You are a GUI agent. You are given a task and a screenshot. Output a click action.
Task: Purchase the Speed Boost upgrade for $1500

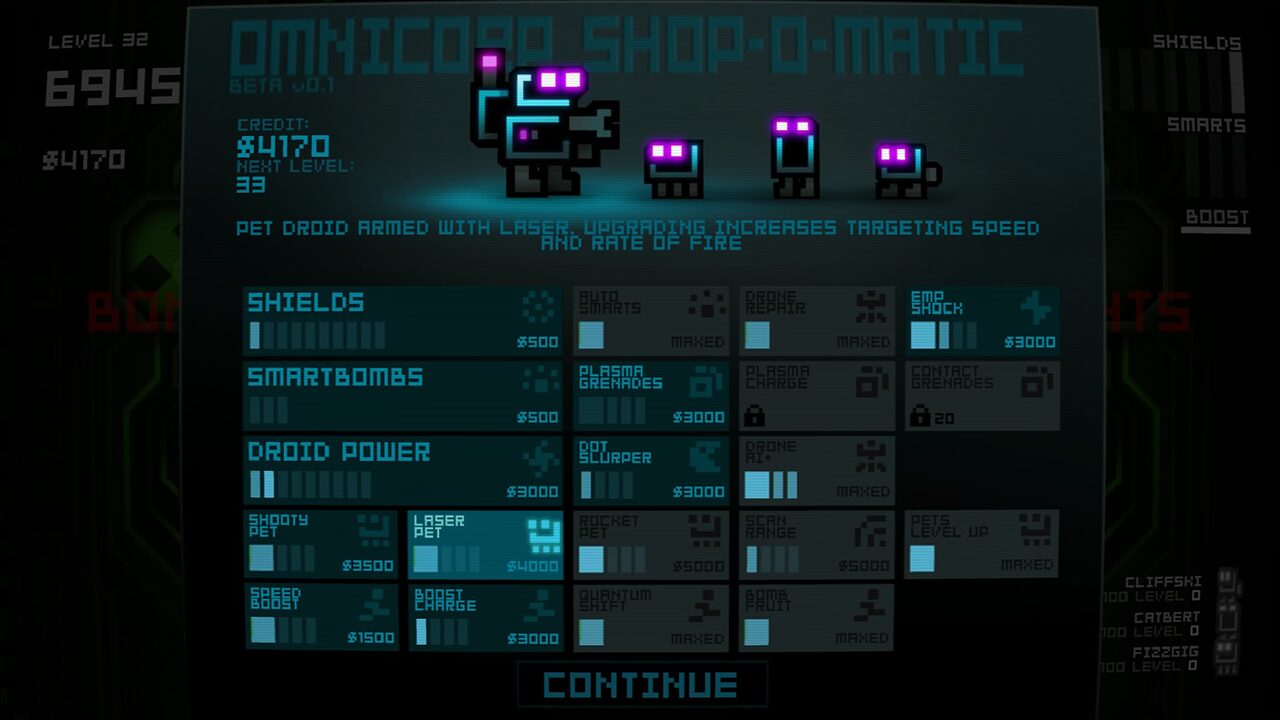tap(320, 618)
